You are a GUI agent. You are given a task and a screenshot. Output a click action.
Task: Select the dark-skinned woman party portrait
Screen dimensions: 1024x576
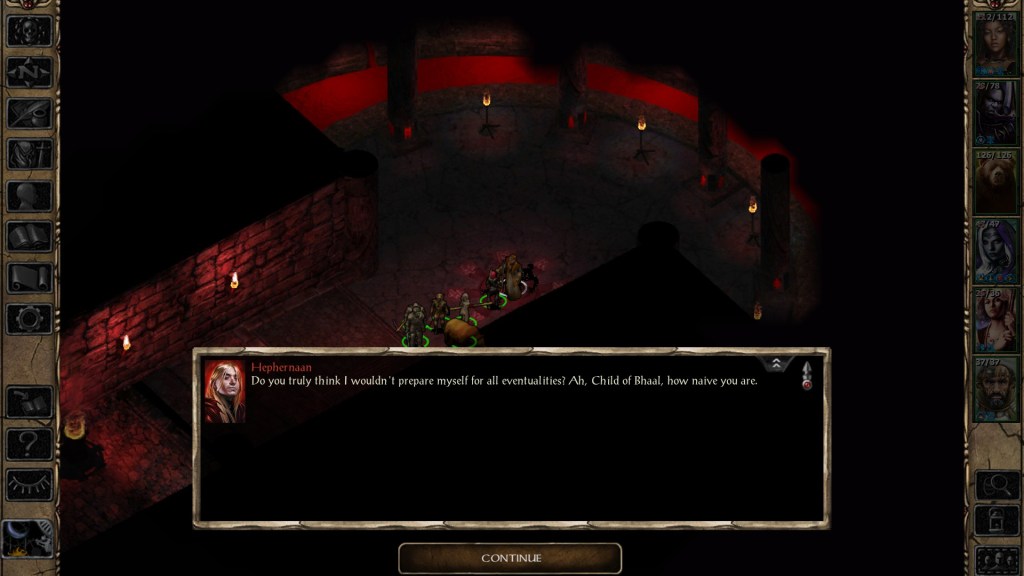click(x=995, y=44)
